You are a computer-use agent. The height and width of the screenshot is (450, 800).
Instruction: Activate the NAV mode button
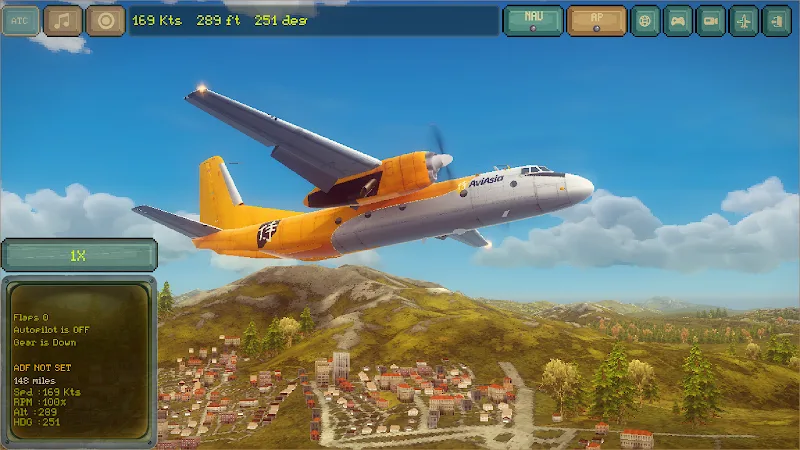click(x=532, y=20)
